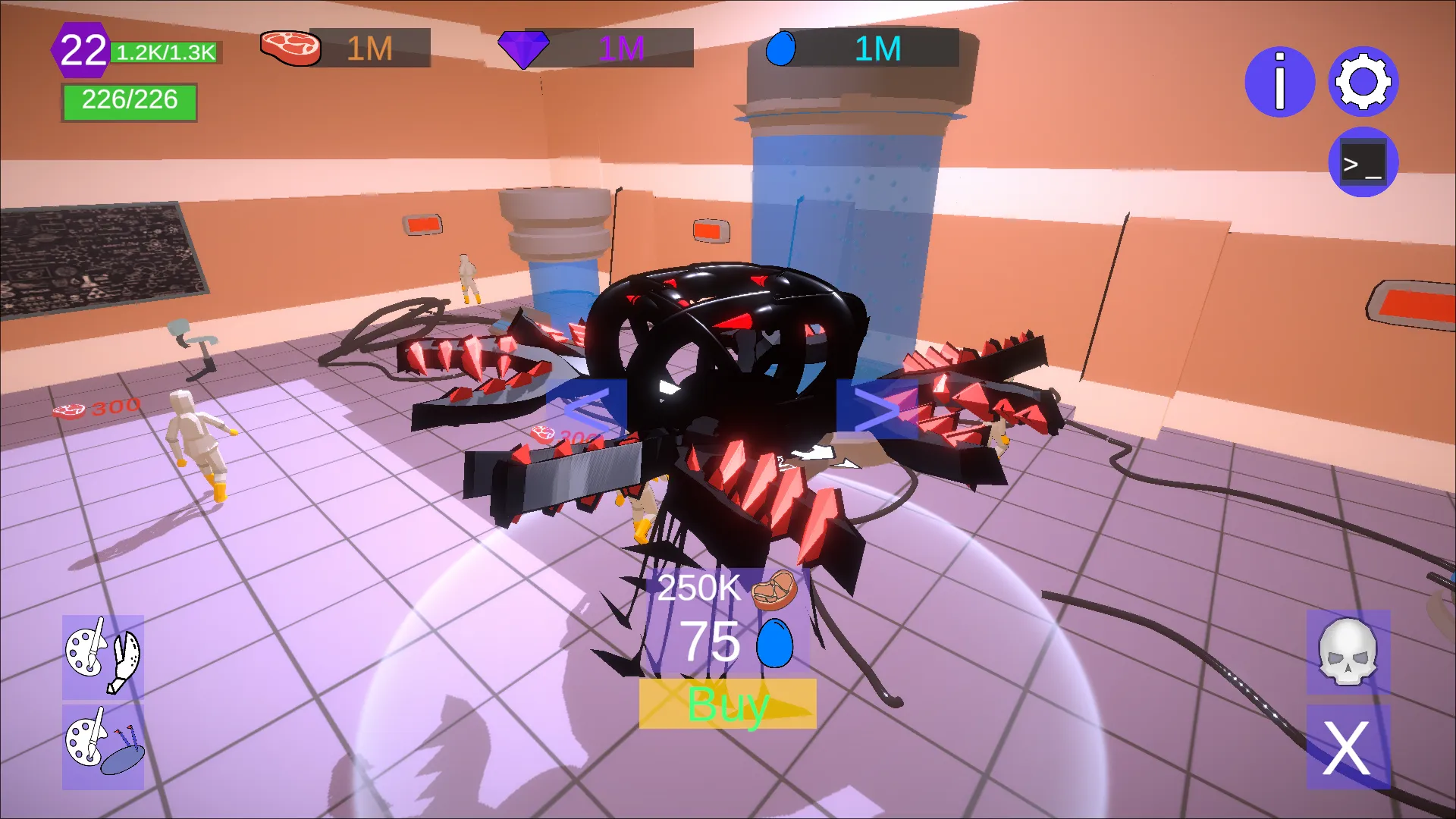Go to next creature with right arrow
Viewport: 1456px width, 819px height.
pos(876,409)
